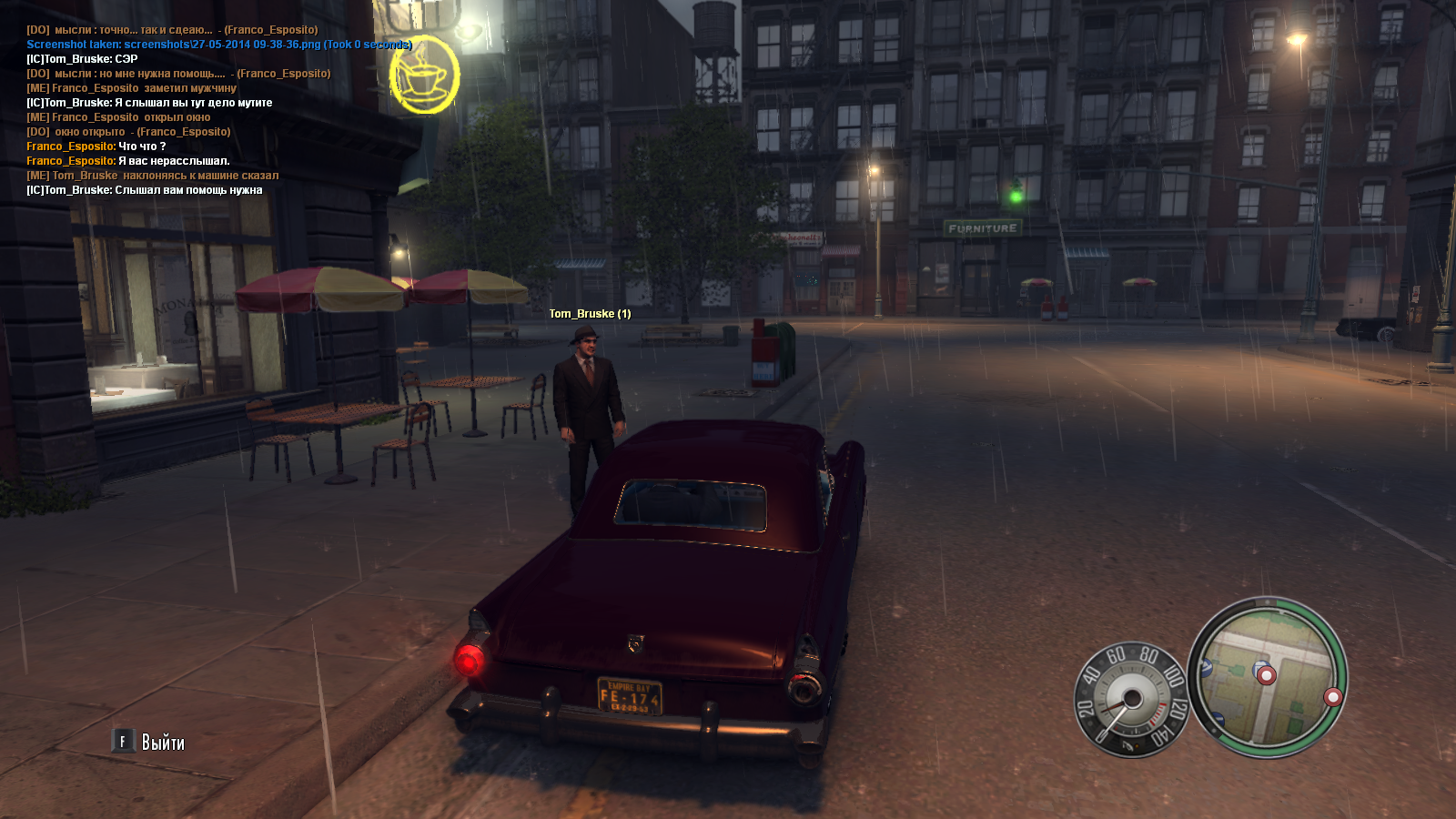Click the blue "Screenshot taken" chat line
1456x819 pixels.
click(x=219, y=45)
